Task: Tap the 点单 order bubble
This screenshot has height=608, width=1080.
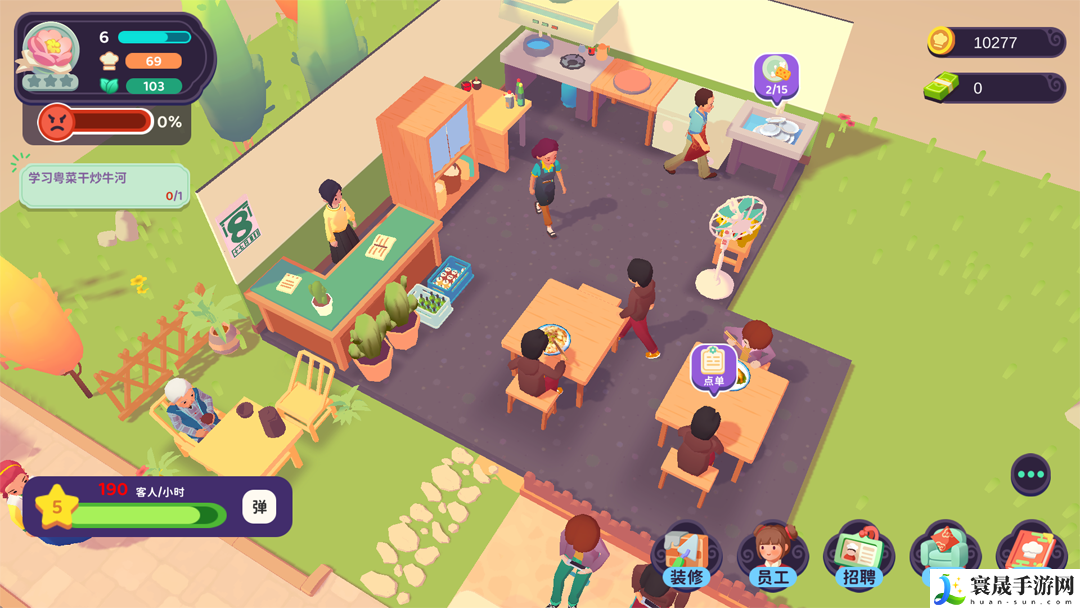Action: [713, 367]
